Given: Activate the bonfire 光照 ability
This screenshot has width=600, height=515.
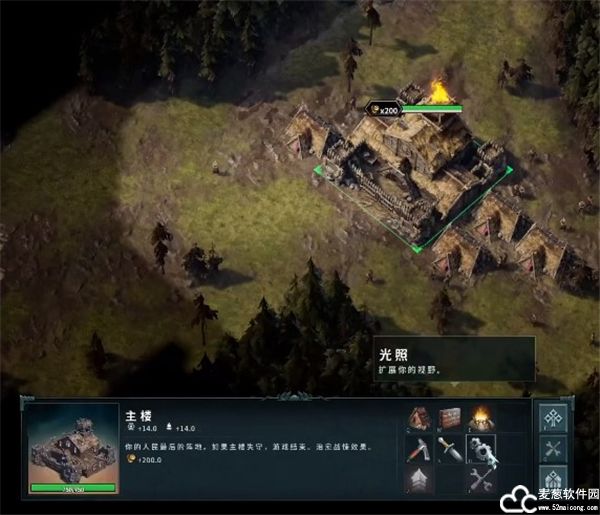Looking at the screenshot, I should pyautogui.click(x=481, y=417).
